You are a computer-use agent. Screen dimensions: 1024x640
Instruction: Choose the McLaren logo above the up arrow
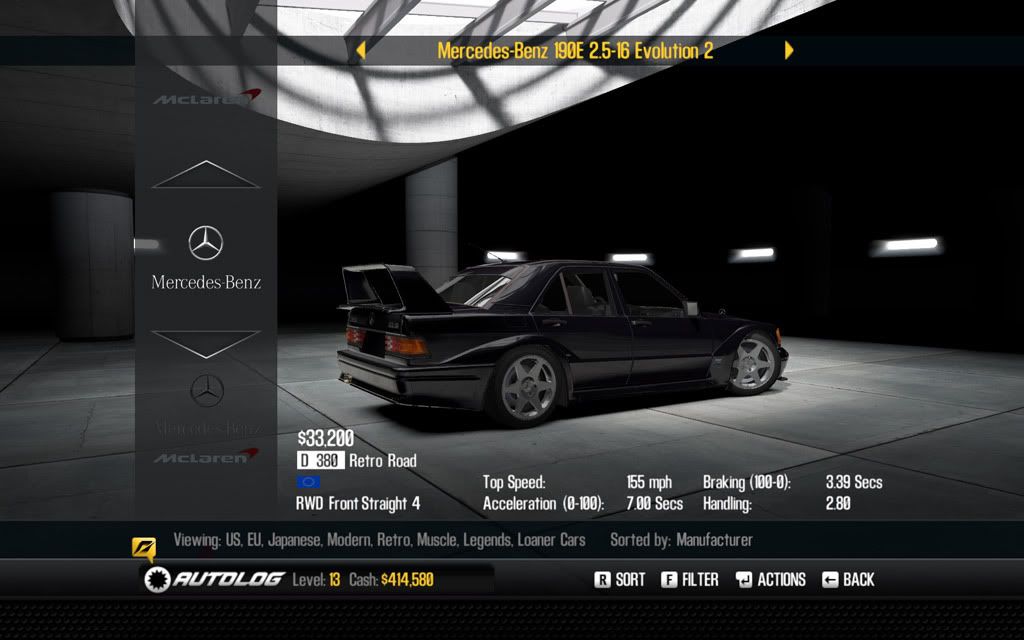tap(206, 98)
